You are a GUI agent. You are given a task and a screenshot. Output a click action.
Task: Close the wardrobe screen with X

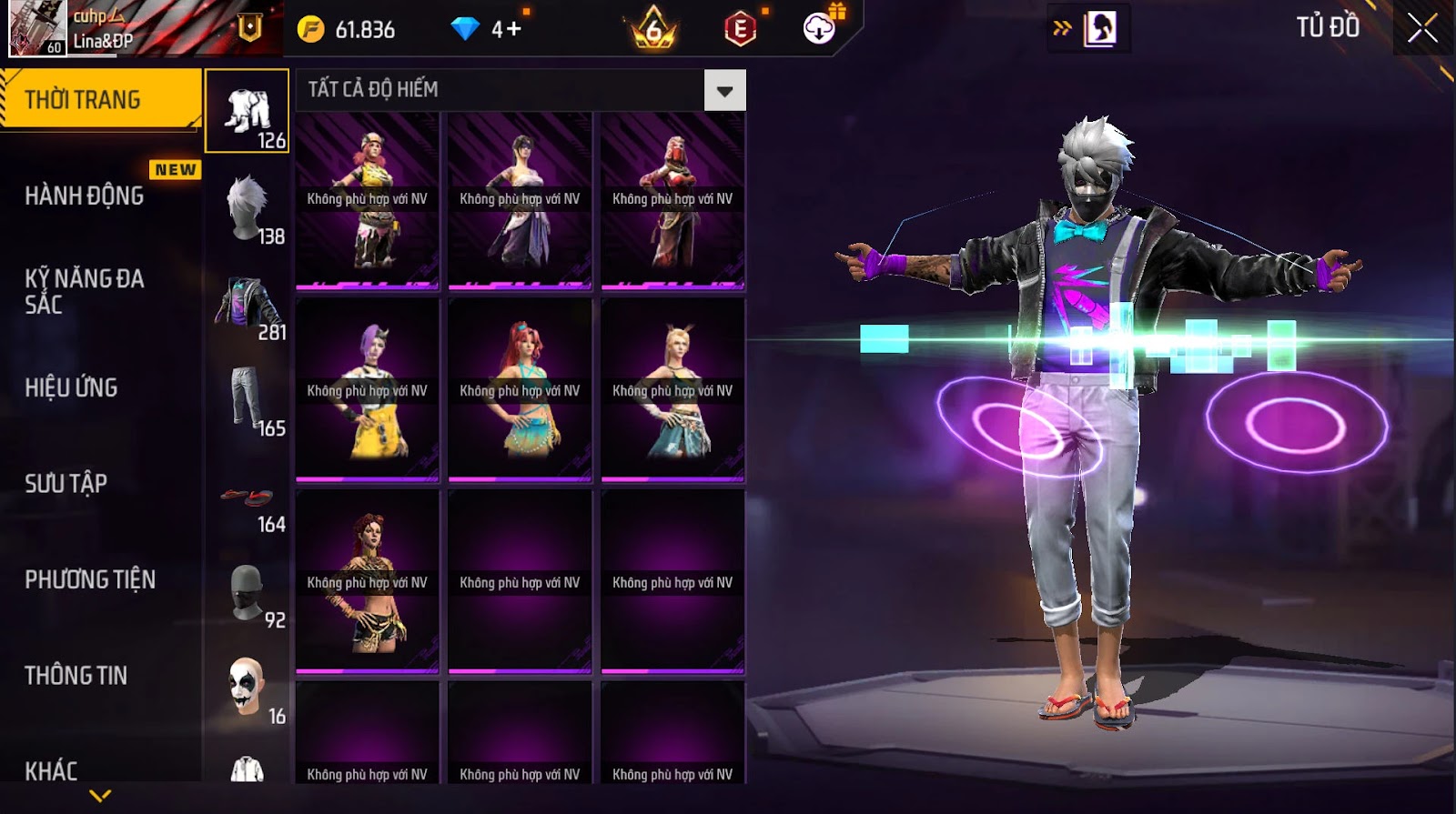pyautogui.click(x=1422, y=28)
